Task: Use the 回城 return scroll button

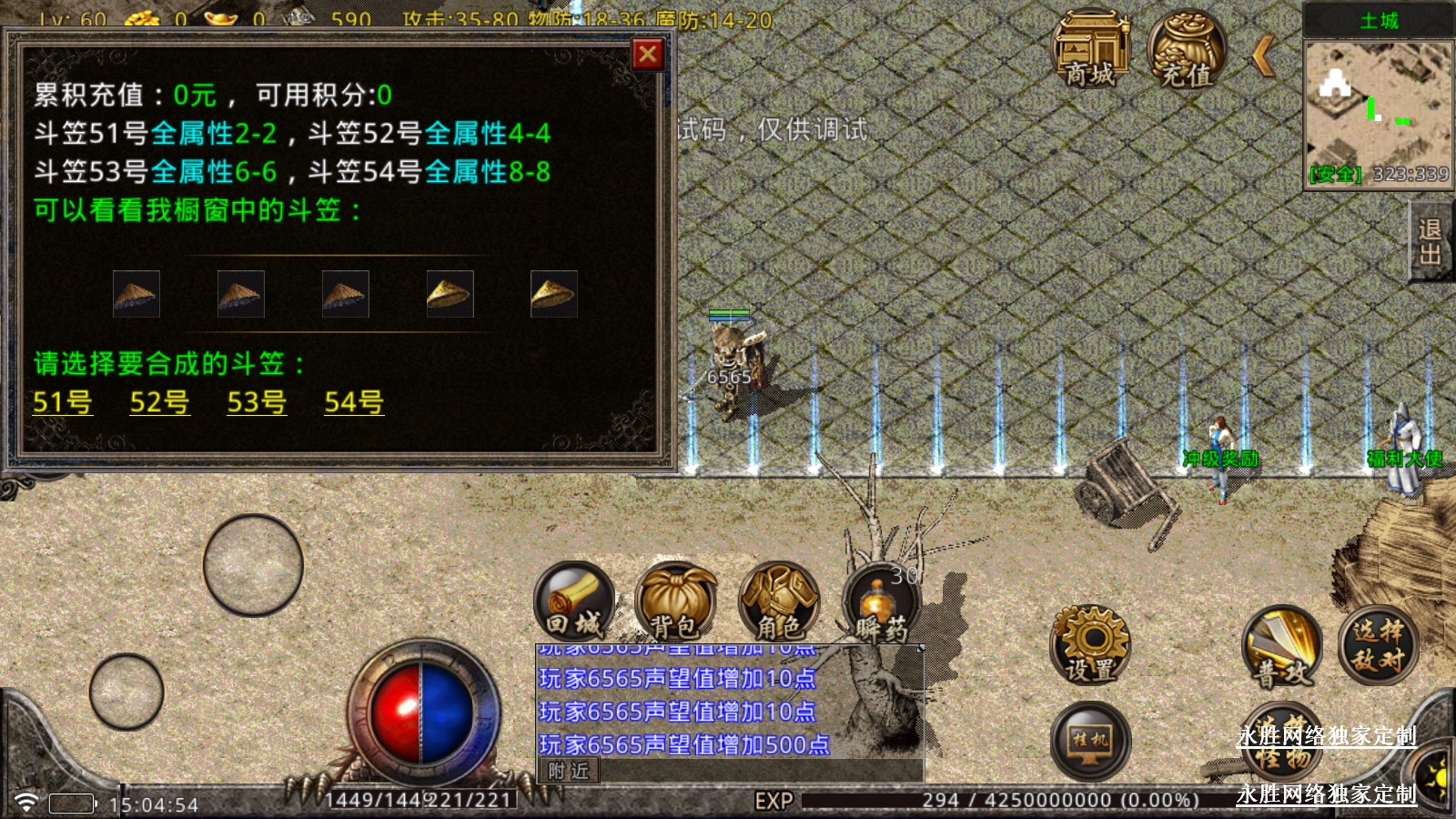Action: point(574,602)
